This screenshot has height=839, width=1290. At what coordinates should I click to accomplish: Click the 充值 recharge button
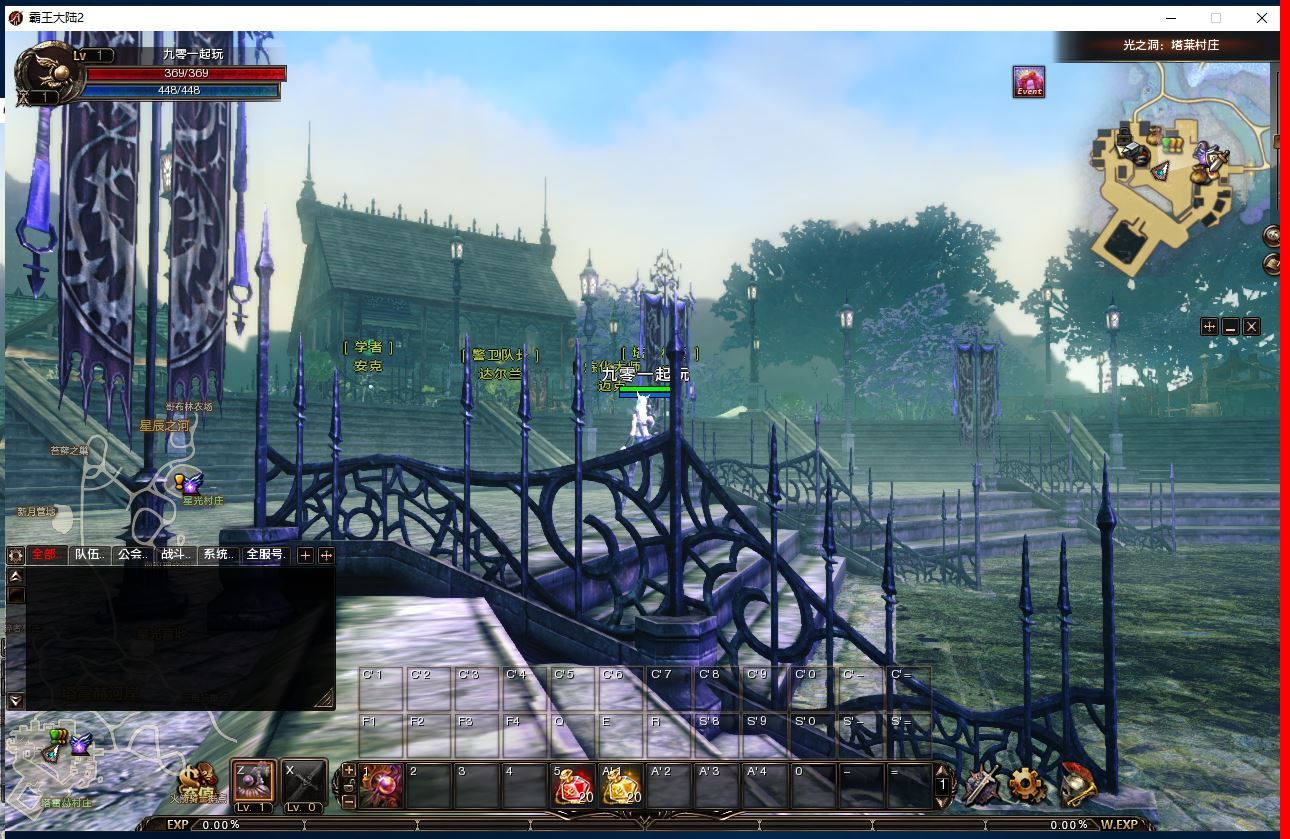coord(199,780)
